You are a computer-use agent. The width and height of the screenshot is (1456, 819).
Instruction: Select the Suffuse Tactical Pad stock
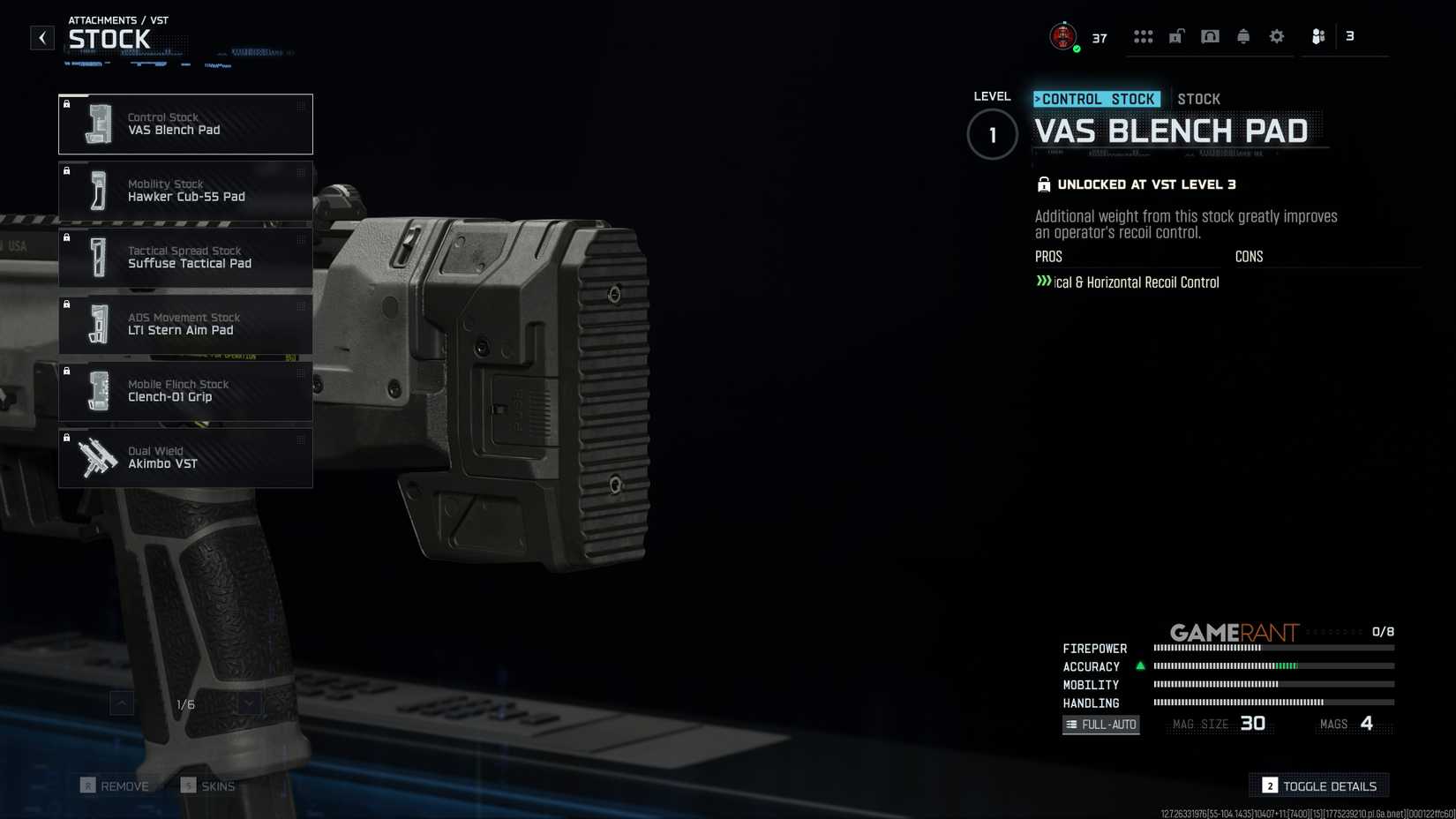click(x=185, y=257)
